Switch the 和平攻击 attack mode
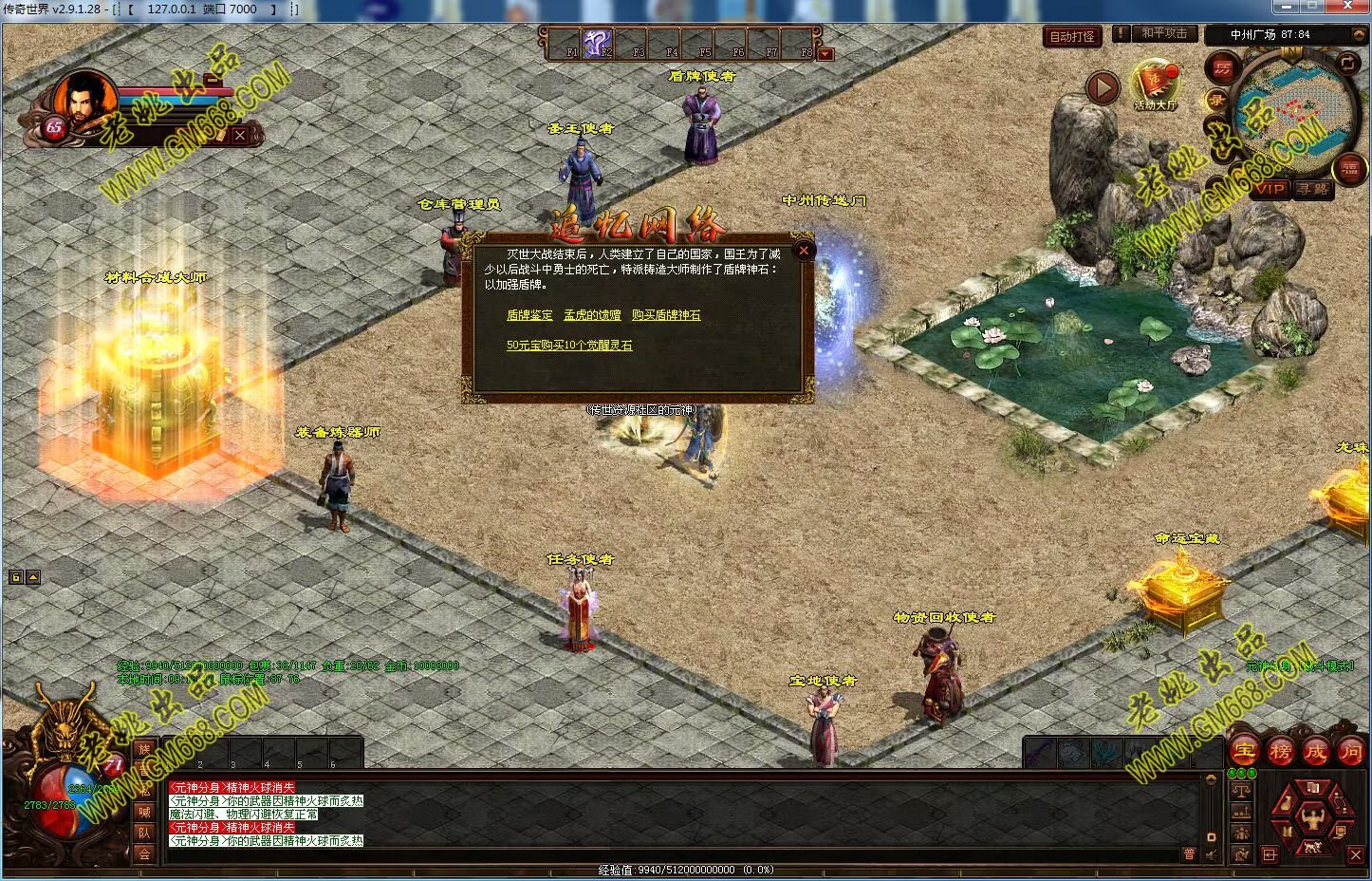The width and height of the screenshot is (1372, 881). (x=1163, y=33)
